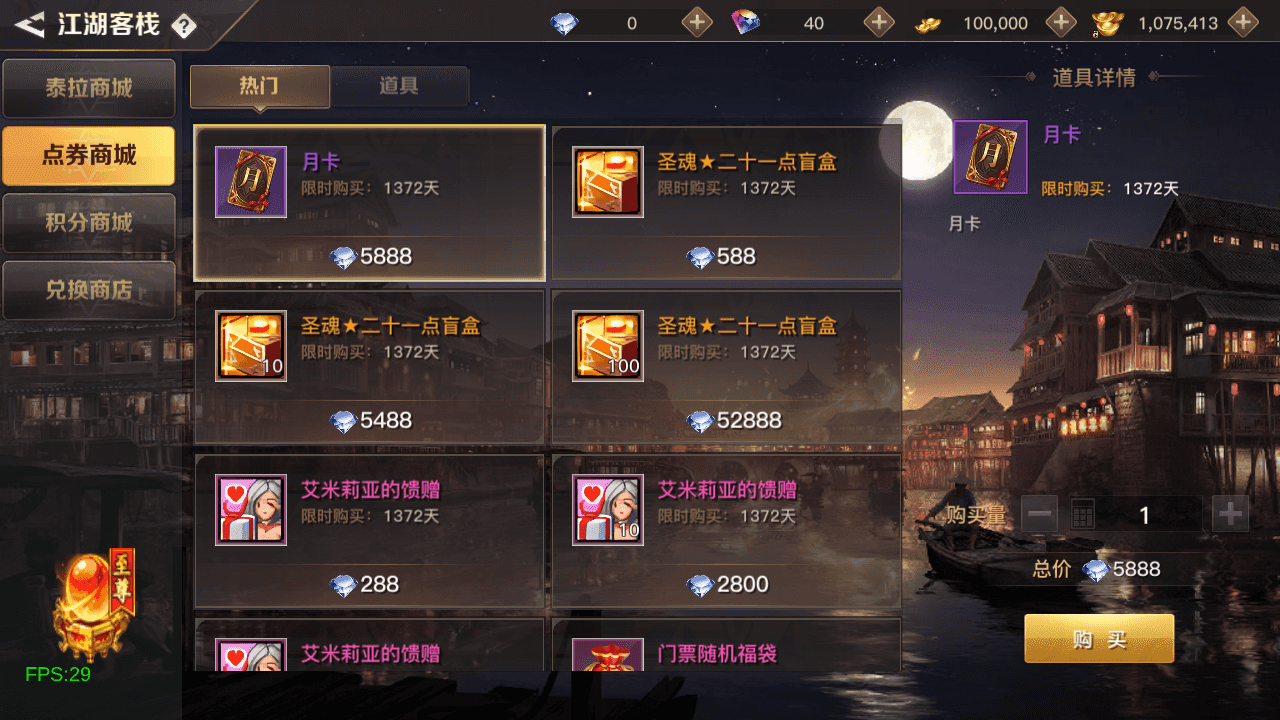Decrease purchase quantity with the minus stepper
Image resolution: width=1280 pixels, height=720 pixels.
coord(1040,513)
